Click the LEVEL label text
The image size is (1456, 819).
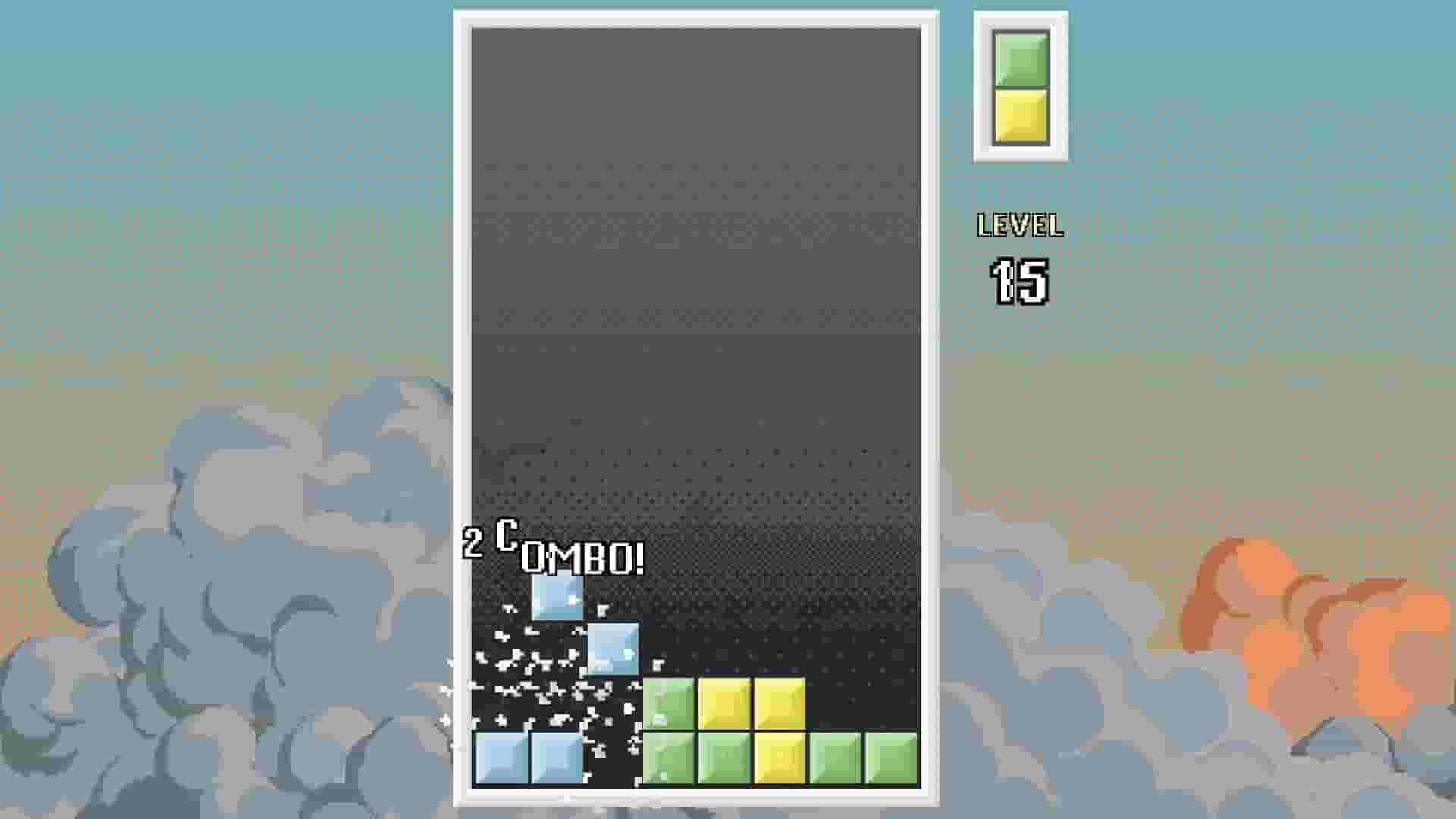point(1020,224)
